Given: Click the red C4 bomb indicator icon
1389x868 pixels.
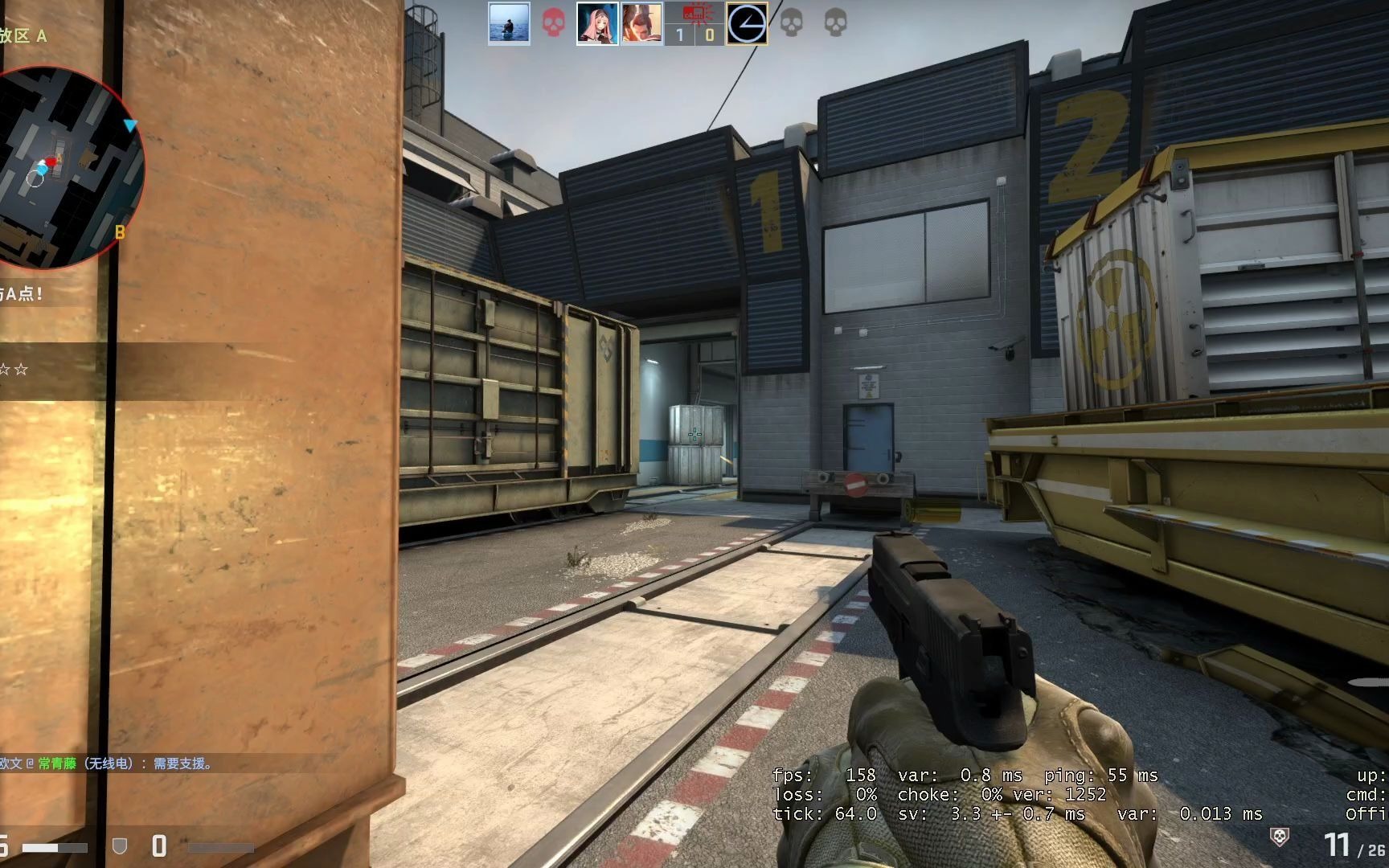Looking at the screenshot, I should point(693,14).
